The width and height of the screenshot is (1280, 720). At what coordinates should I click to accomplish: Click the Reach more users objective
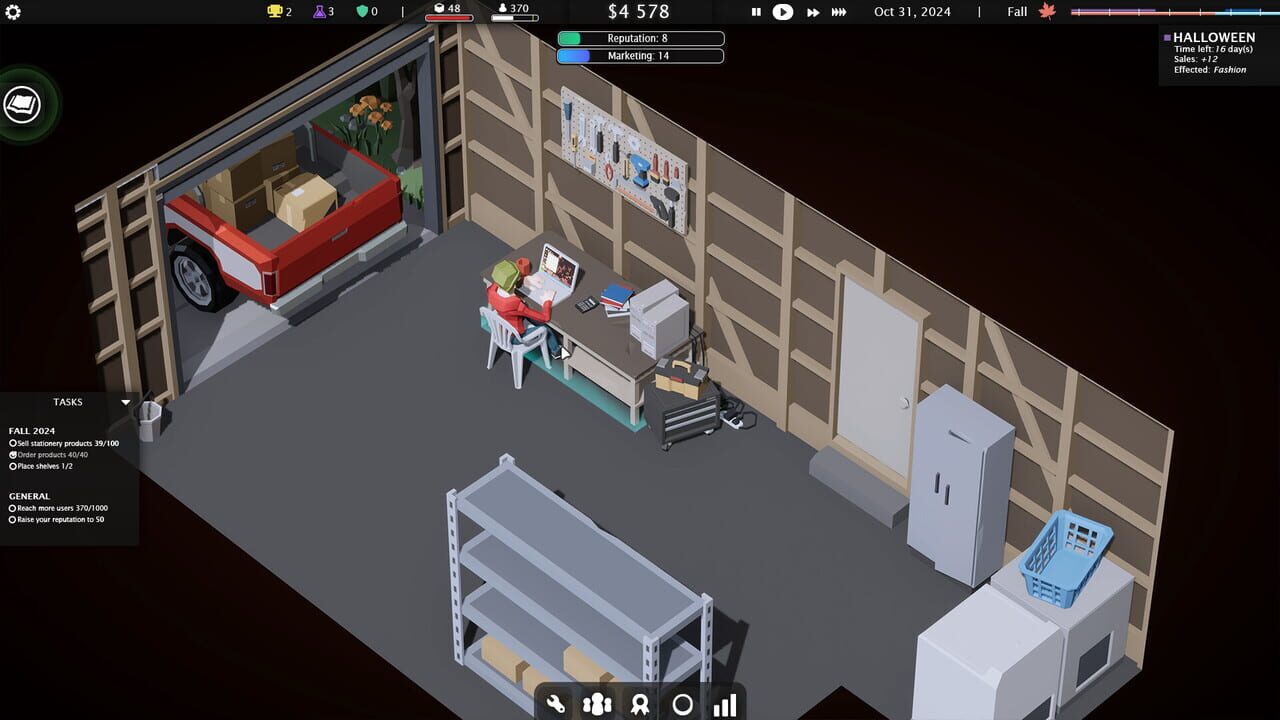14,508
